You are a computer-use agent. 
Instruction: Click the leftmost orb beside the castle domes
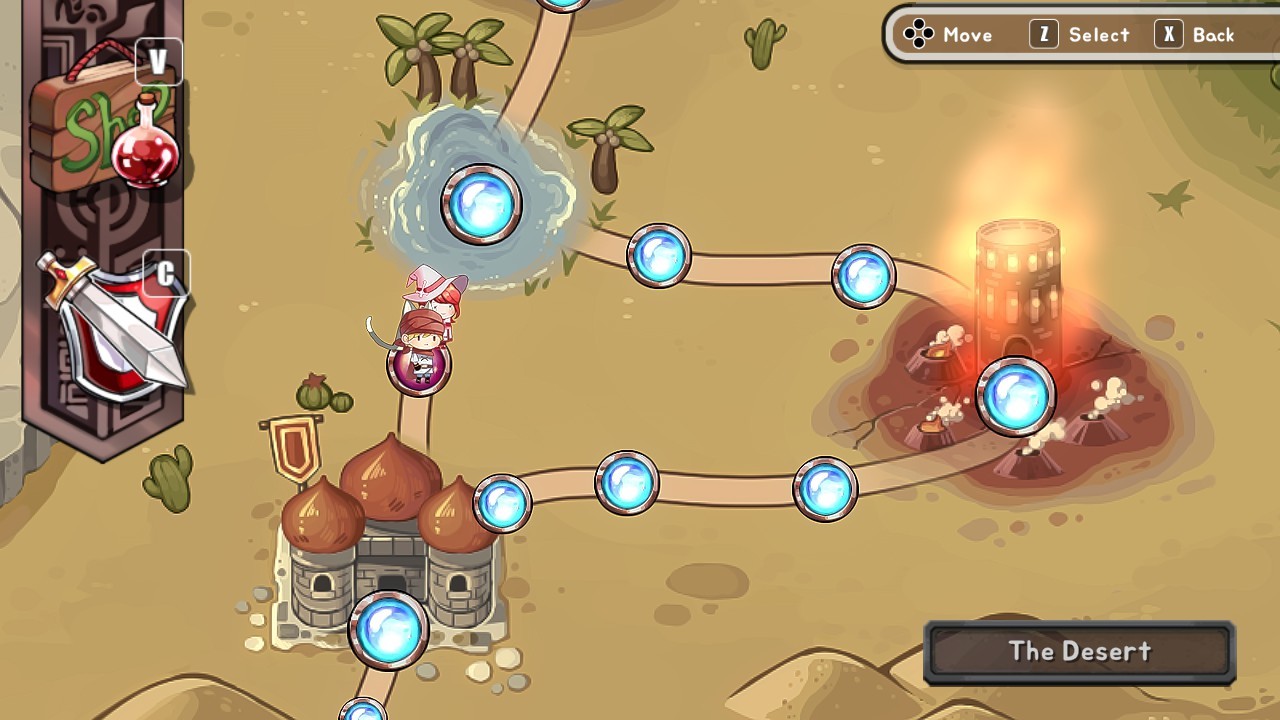coord(501,503)
